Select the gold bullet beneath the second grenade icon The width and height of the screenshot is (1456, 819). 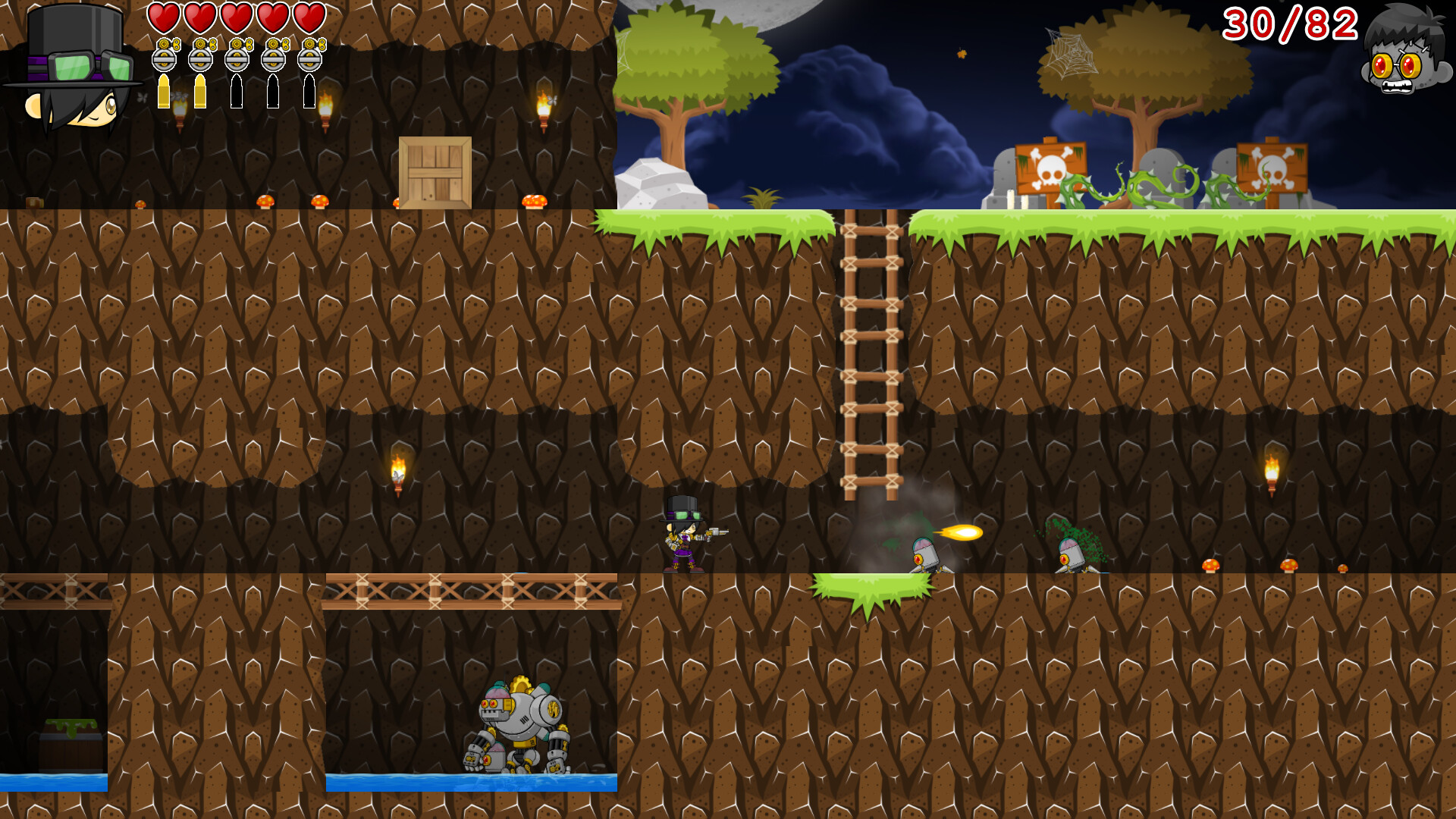(199, 91)
